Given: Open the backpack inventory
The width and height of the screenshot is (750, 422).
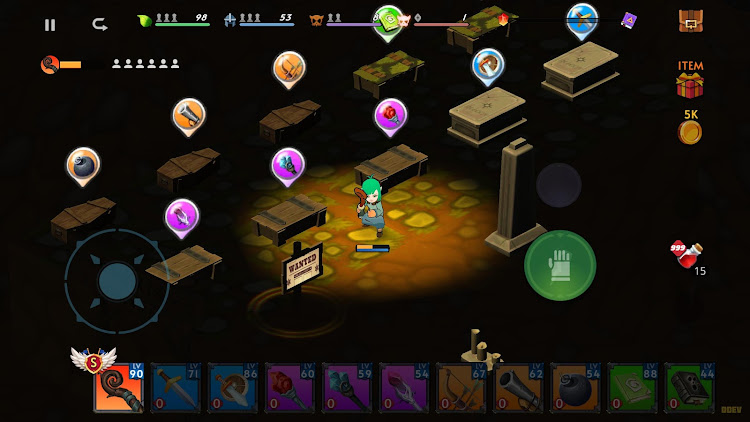Looking at the screenshot, I should (x=690, y=20).
